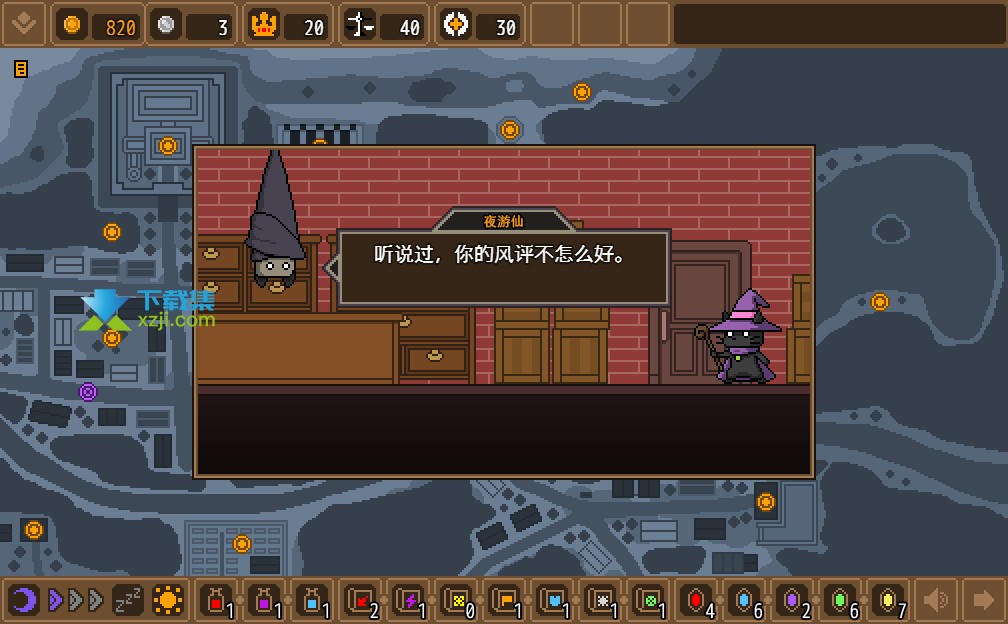
Task: Click the zZz sleep button
Action: coord(127,600)
